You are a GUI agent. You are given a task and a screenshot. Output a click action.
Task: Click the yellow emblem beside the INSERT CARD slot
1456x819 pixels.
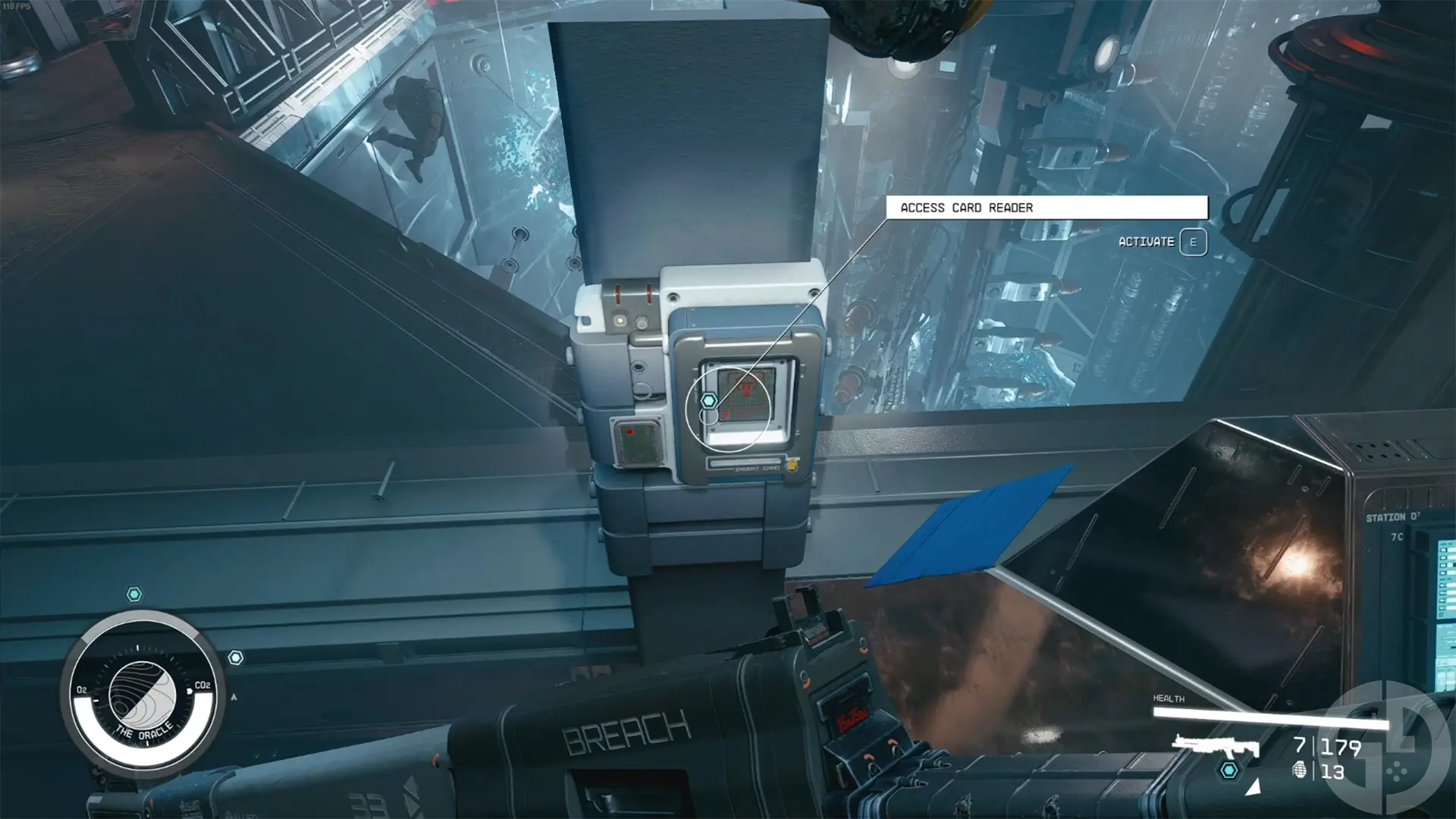[793, 466]
